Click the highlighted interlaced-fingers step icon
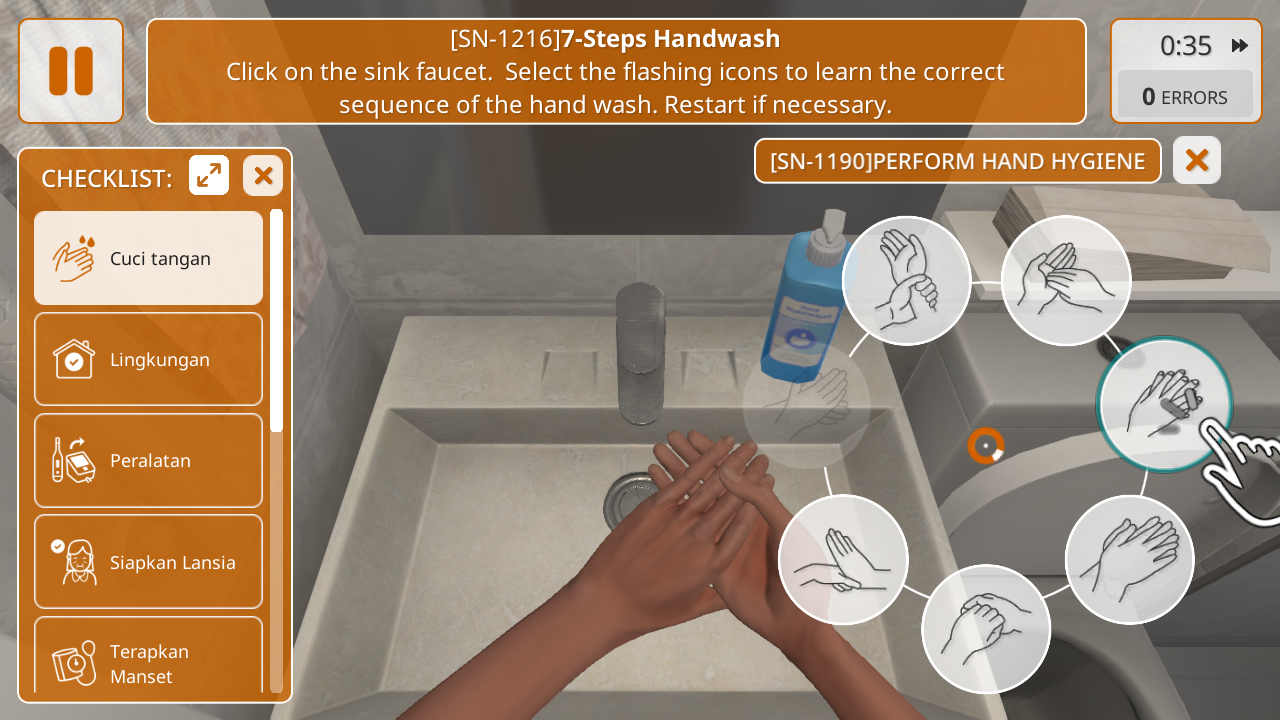 point(1164,404)
